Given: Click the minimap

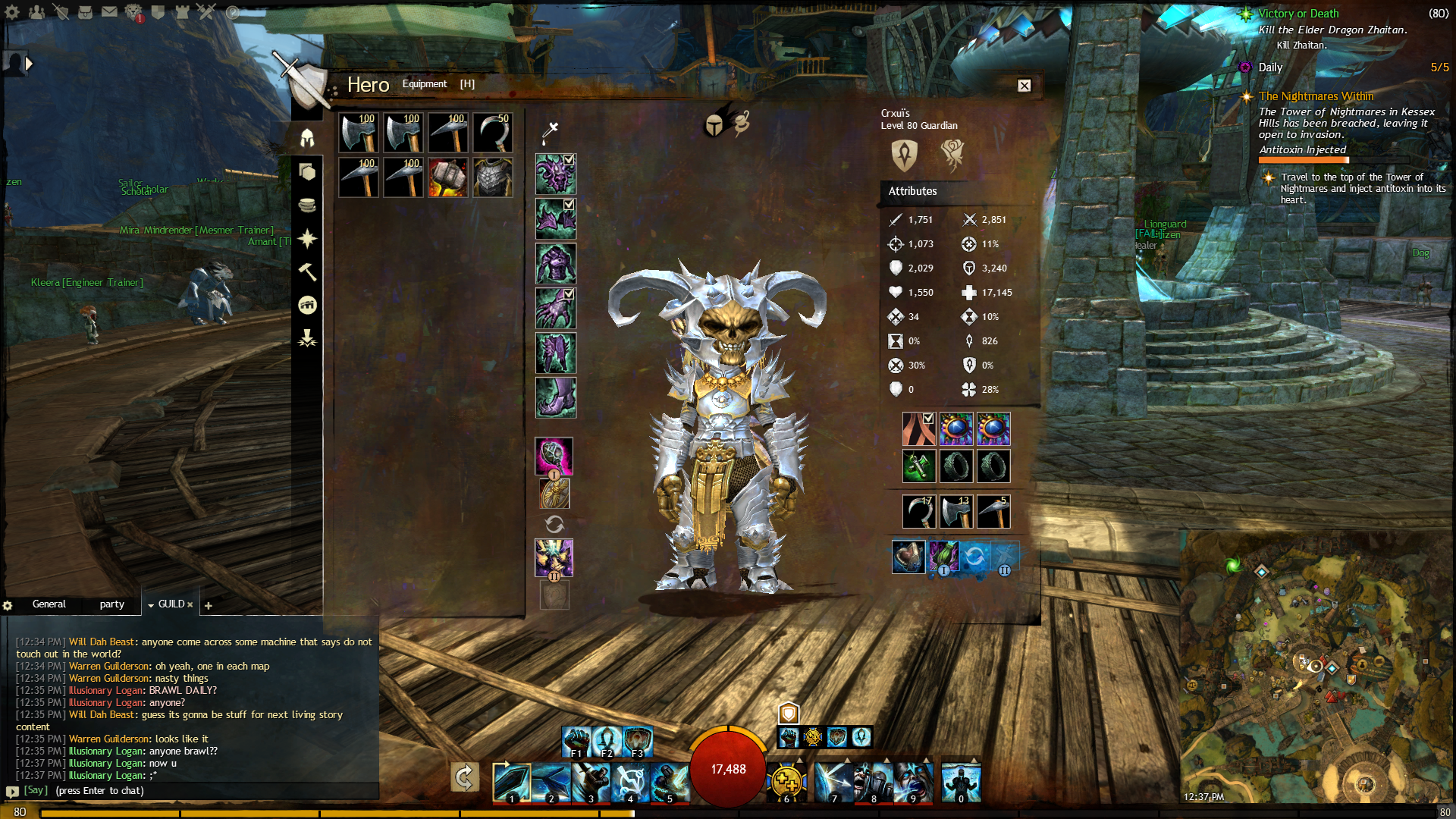Looking at the screenshot, I should 1316,667.
